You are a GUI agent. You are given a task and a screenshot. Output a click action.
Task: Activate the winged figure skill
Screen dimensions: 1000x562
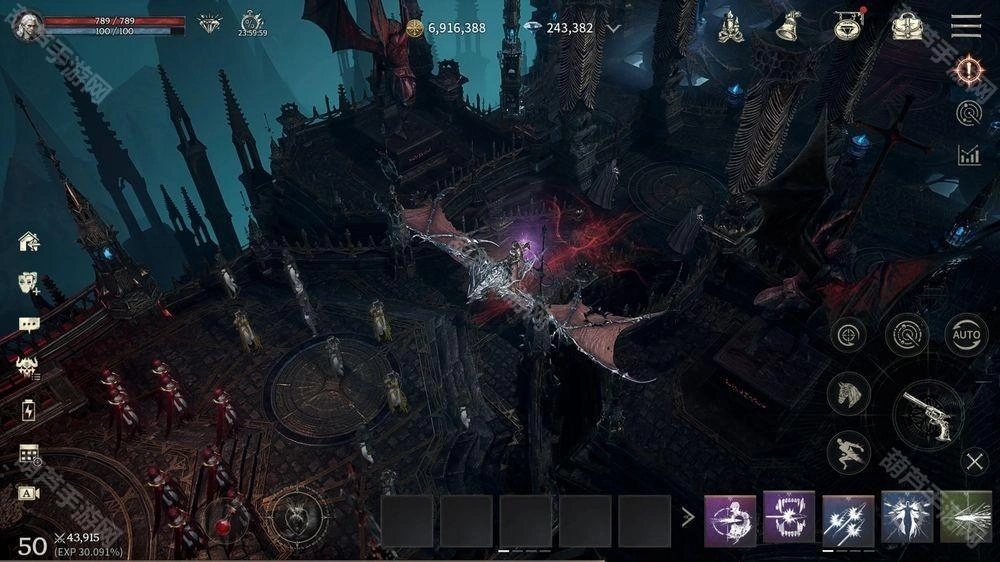pos(907,518)
